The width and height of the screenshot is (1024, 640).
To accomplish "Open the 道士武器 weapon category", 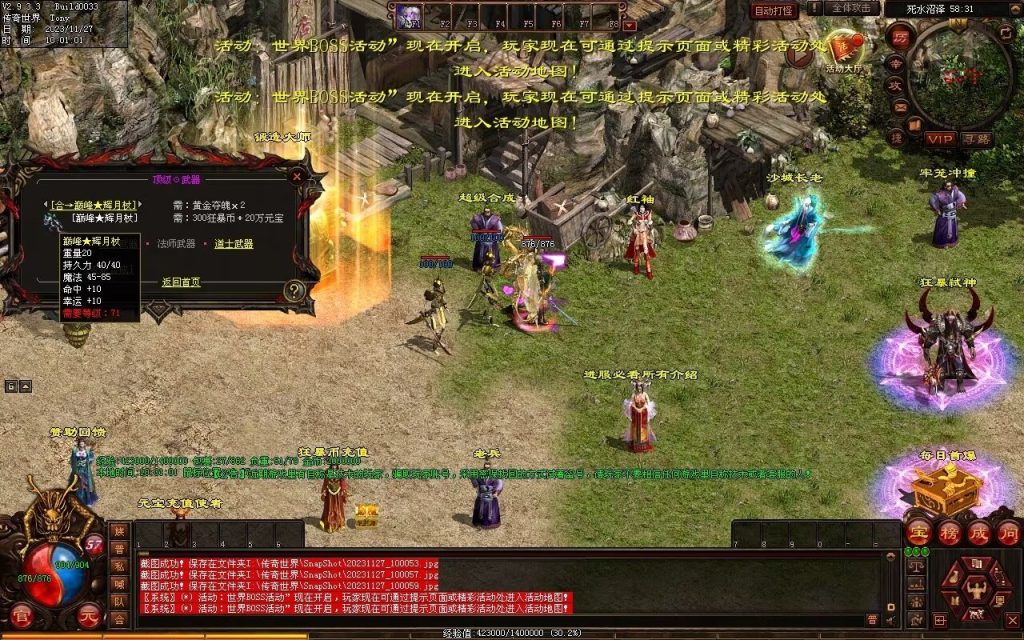I will 233,243.
